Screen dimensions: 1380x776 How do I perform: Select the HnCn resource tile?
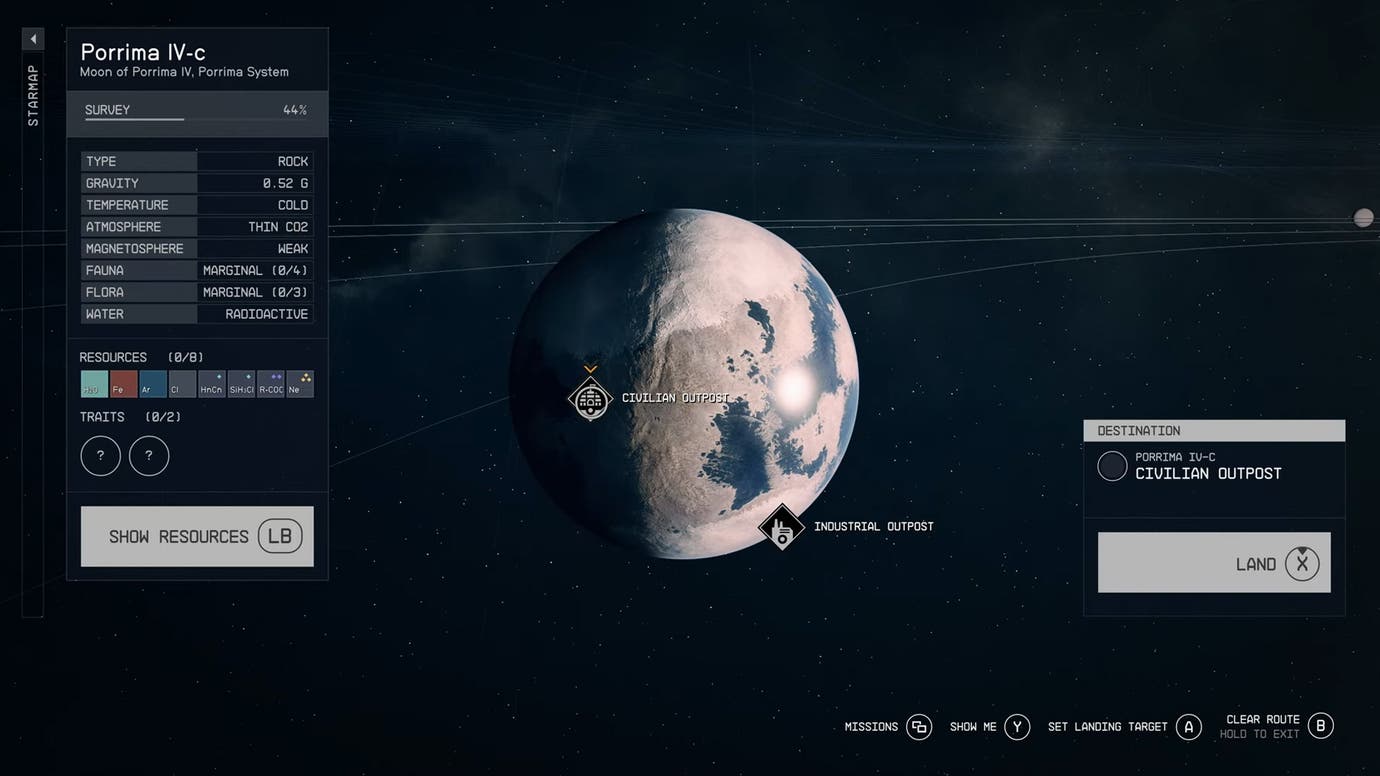tap(211, 384)
